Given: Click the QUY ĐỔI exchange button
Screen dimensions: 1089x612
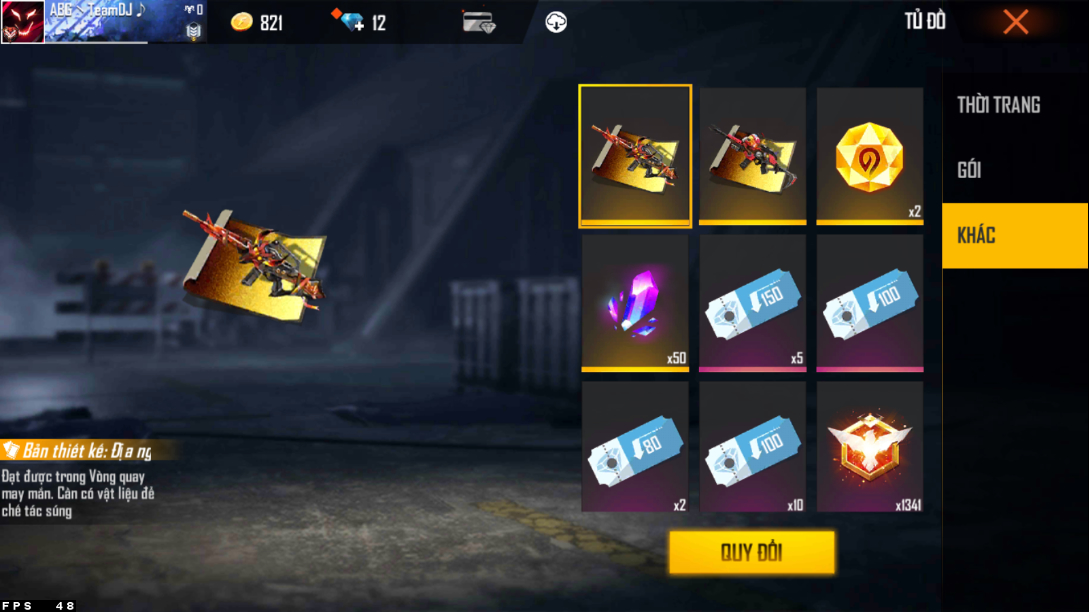Looking at the screenshot, I should point(751,552).
